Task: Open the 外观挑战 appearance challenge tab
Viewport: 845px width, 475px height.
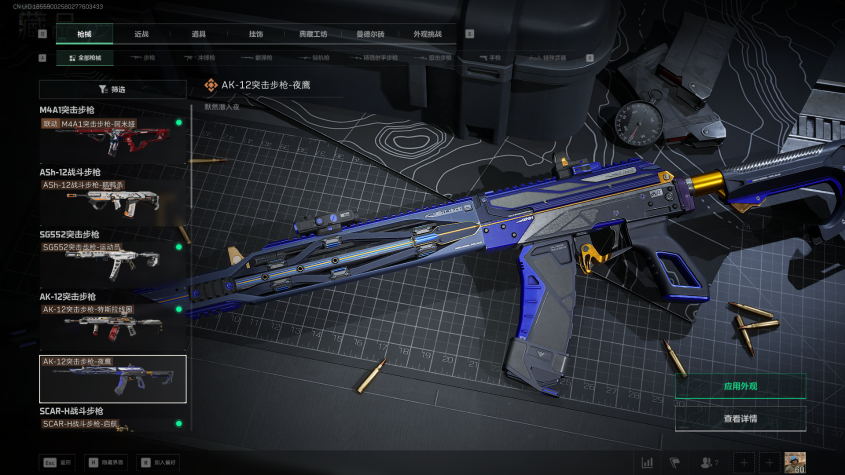Action: pos(427,34)
